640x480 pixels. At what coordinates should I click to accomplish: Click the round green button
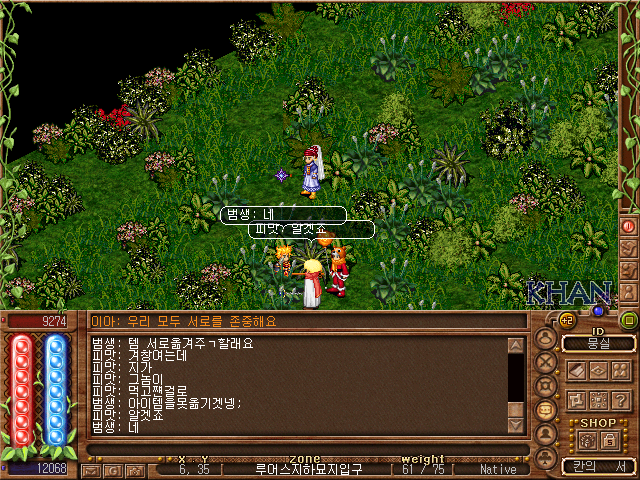pyautogui.click(x=629, y=320)
